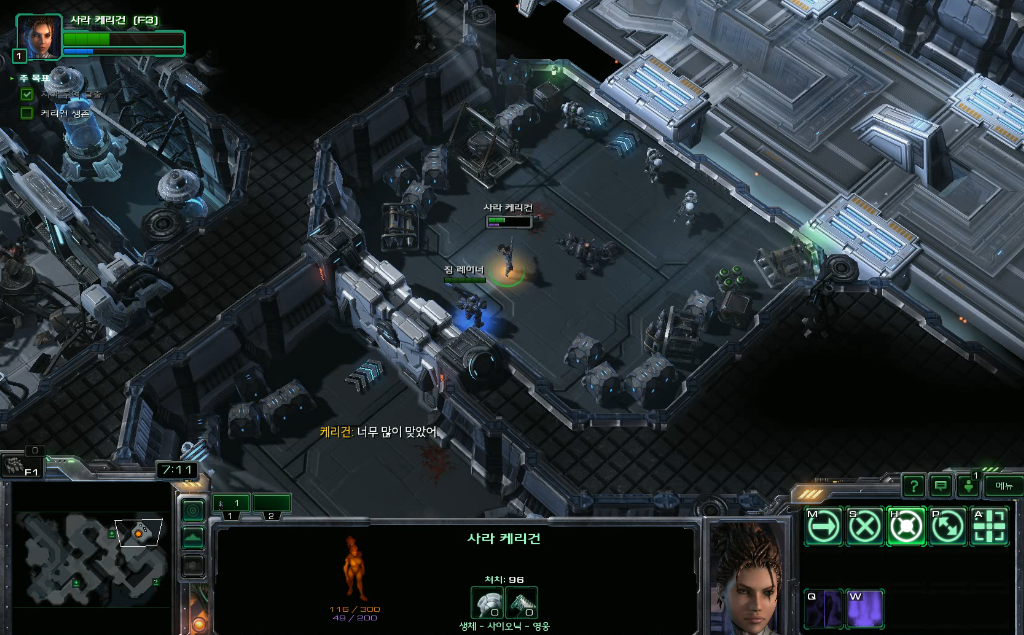Issue the Stop command
This screenshot has height=635, width=1024.
(x=865, y=526)
